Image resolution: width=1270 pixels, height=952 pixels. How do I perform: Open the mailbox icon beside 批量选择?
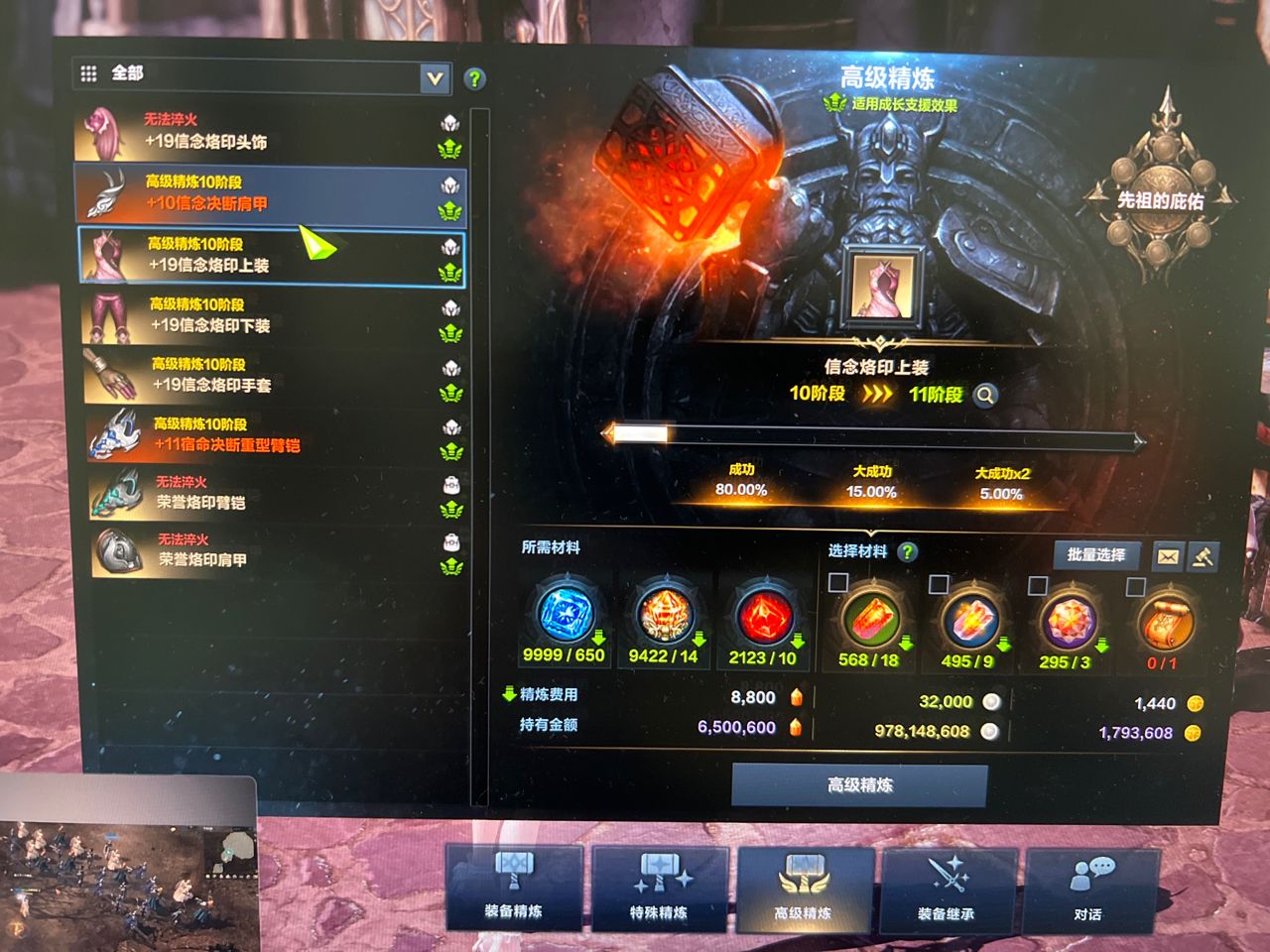1166,556
